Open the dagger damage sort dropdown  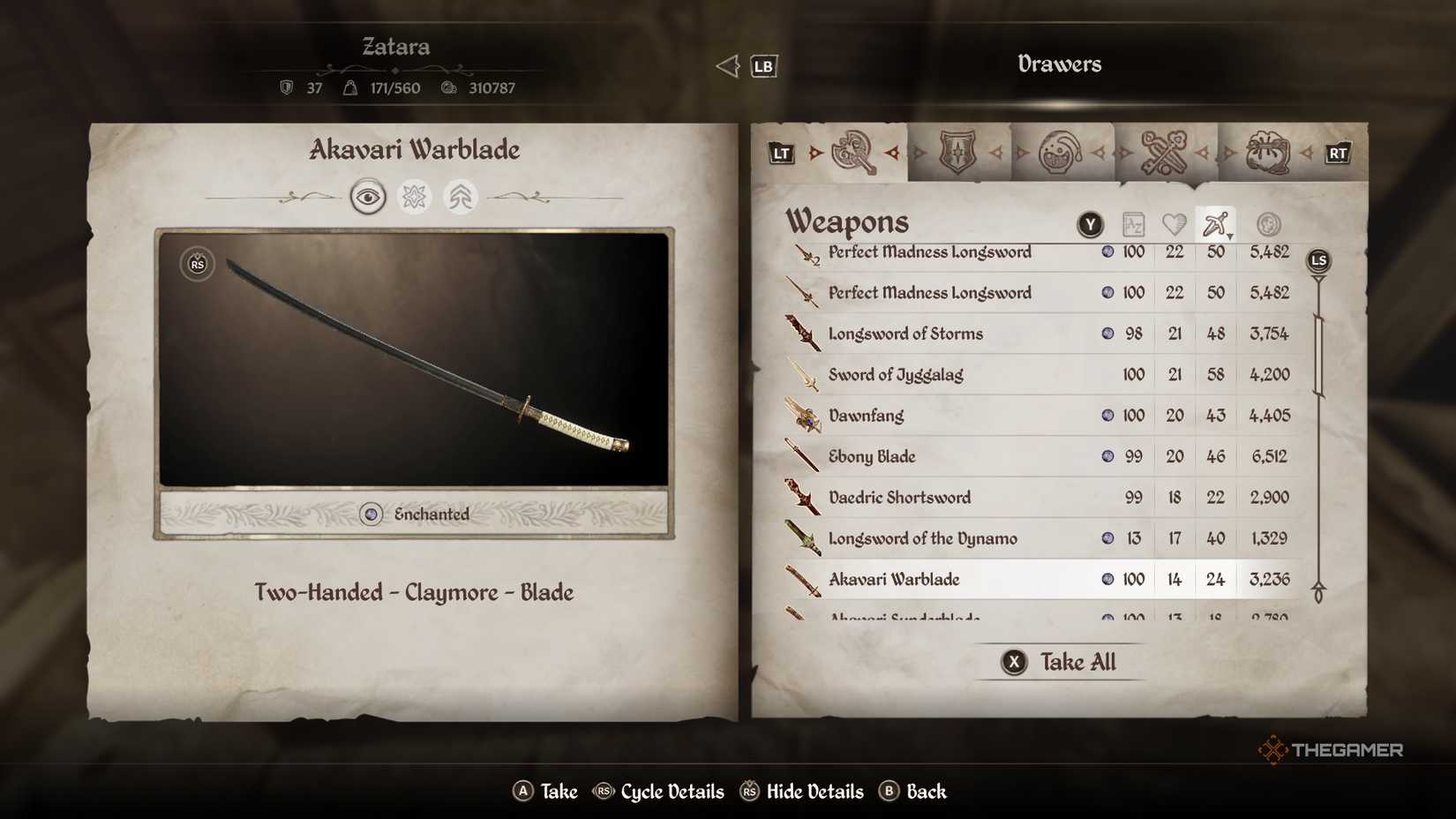pos(1215,222)
